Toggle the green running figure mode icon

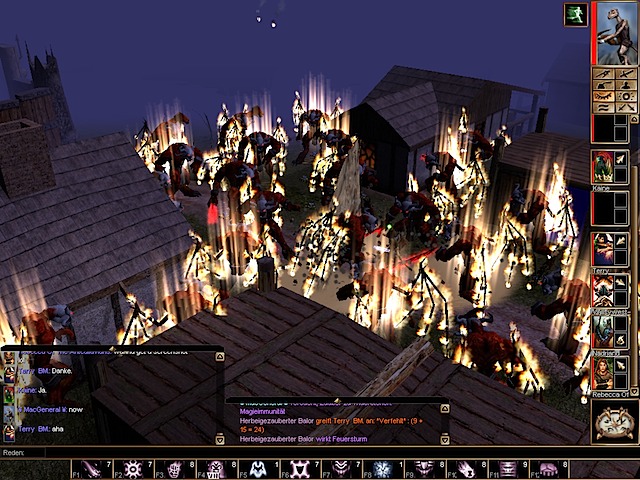point(577,14)
